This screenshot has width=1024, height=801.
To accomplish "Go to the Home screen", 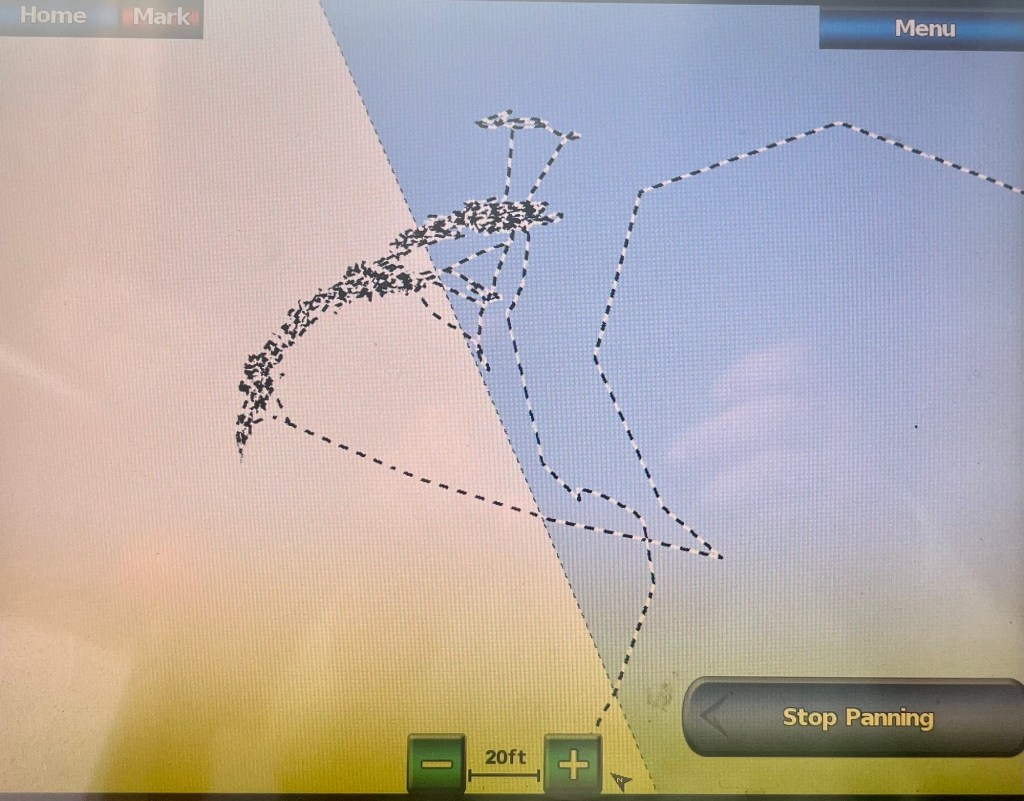I will click(x=52, y=16).
